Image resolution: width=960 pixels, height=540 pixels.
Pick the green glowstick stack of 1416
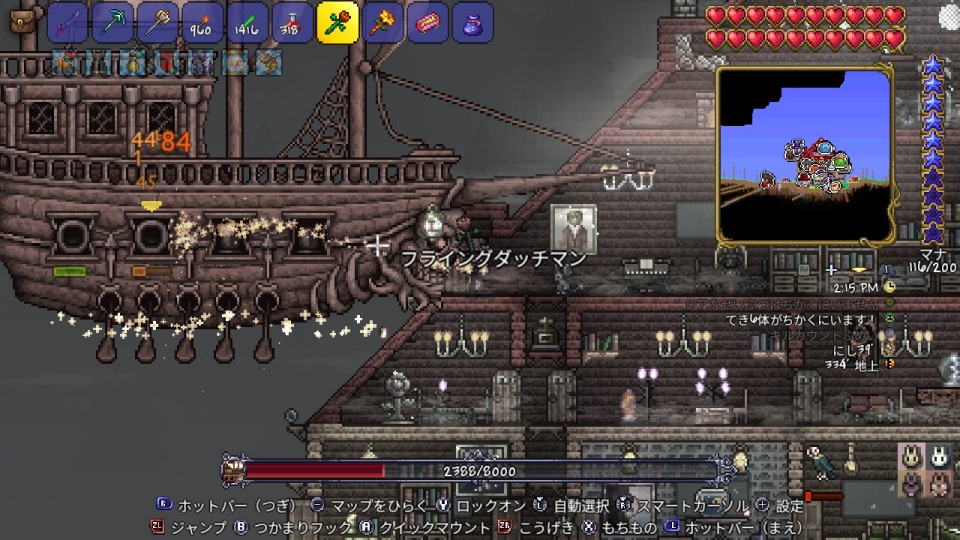pyautogui.click(x=248, y=22)
